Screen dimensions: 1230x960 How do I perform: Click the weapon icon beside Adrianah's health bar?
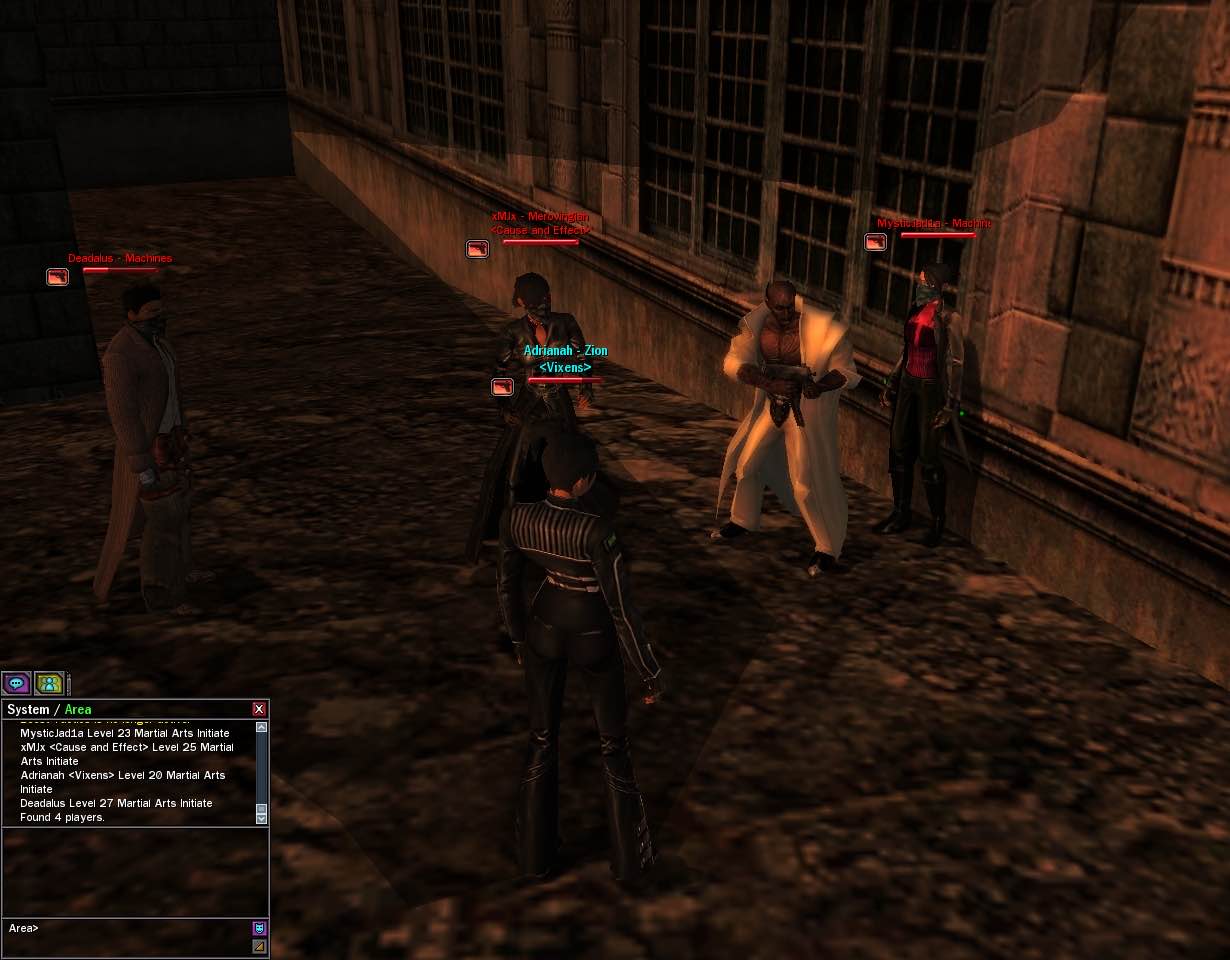point(502,386)
